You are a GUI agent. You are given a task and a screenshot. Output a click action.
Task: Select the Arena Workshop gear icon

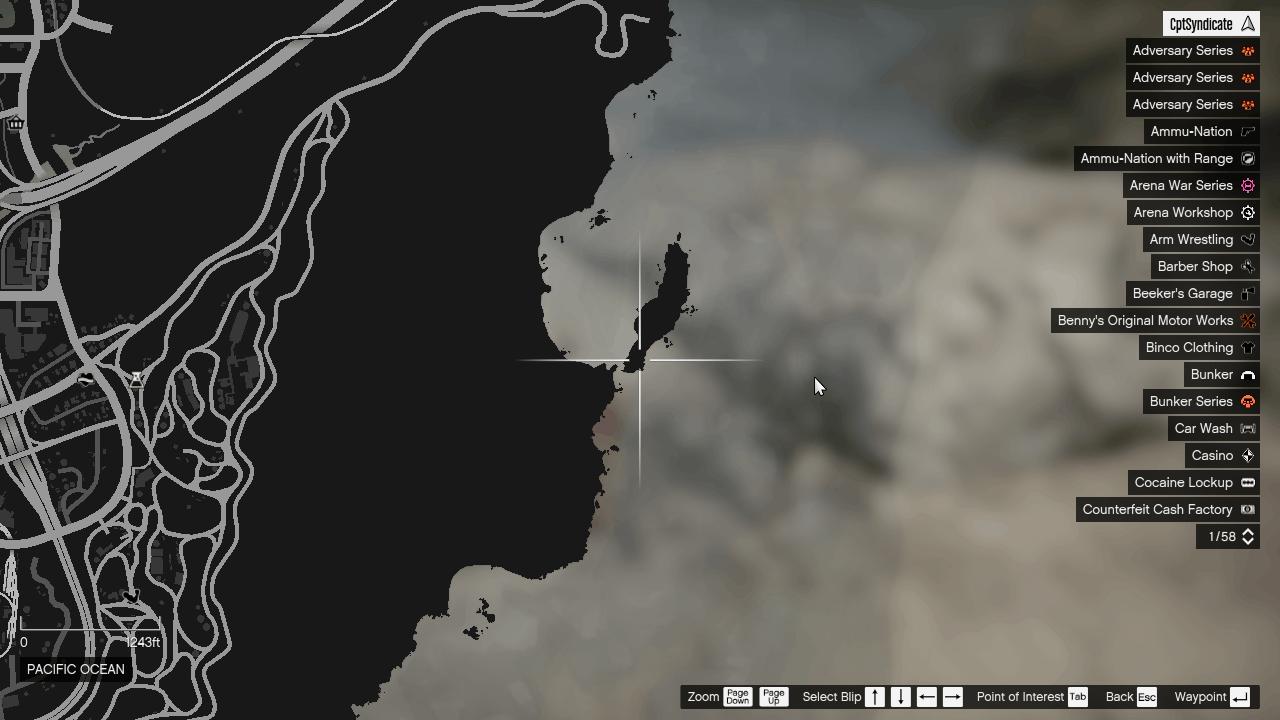(x=1247, y=212)
